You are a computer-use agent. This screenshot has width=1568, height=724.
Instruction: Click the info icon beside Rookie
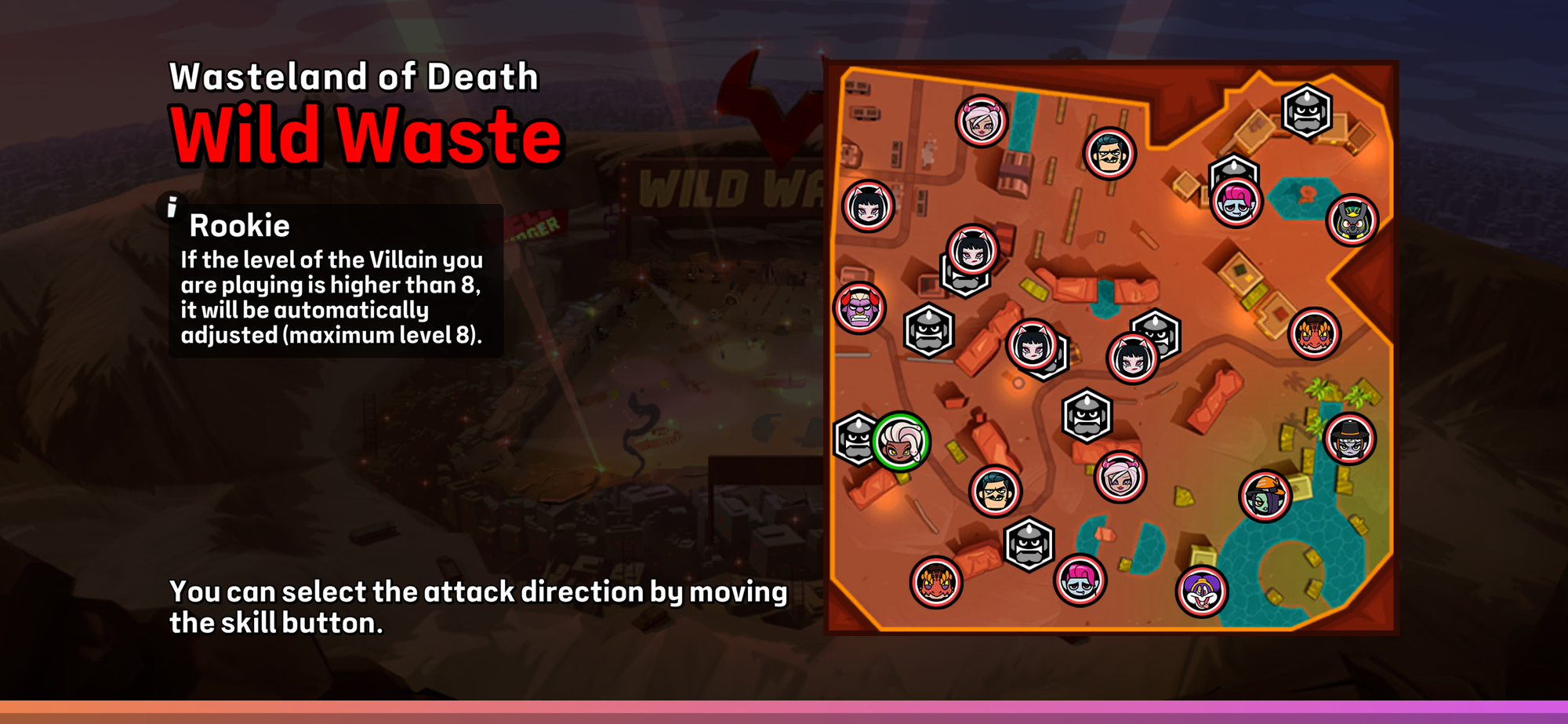172,207
